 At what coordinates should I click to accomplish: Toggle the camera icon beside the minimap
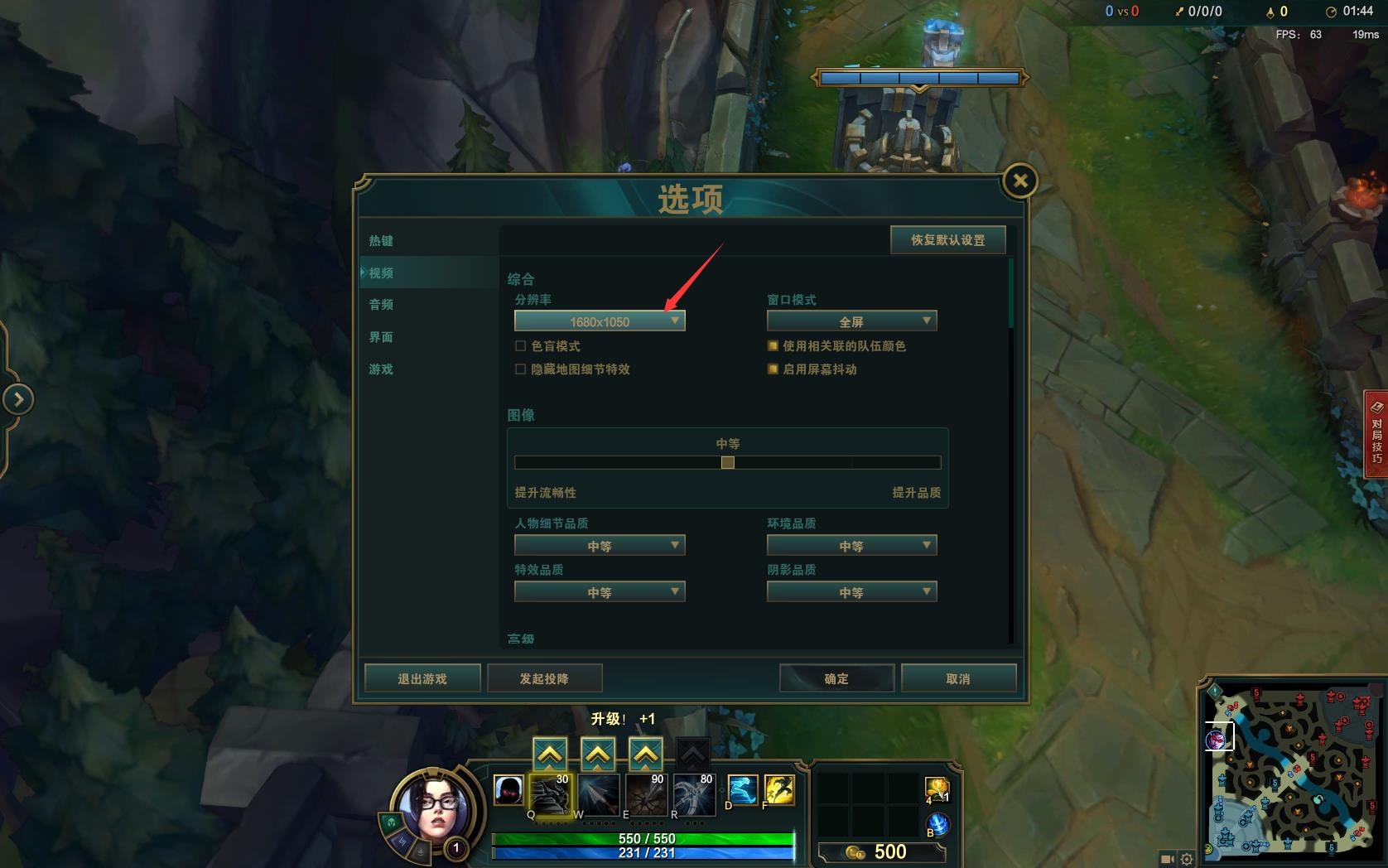tap(1168, 860)
